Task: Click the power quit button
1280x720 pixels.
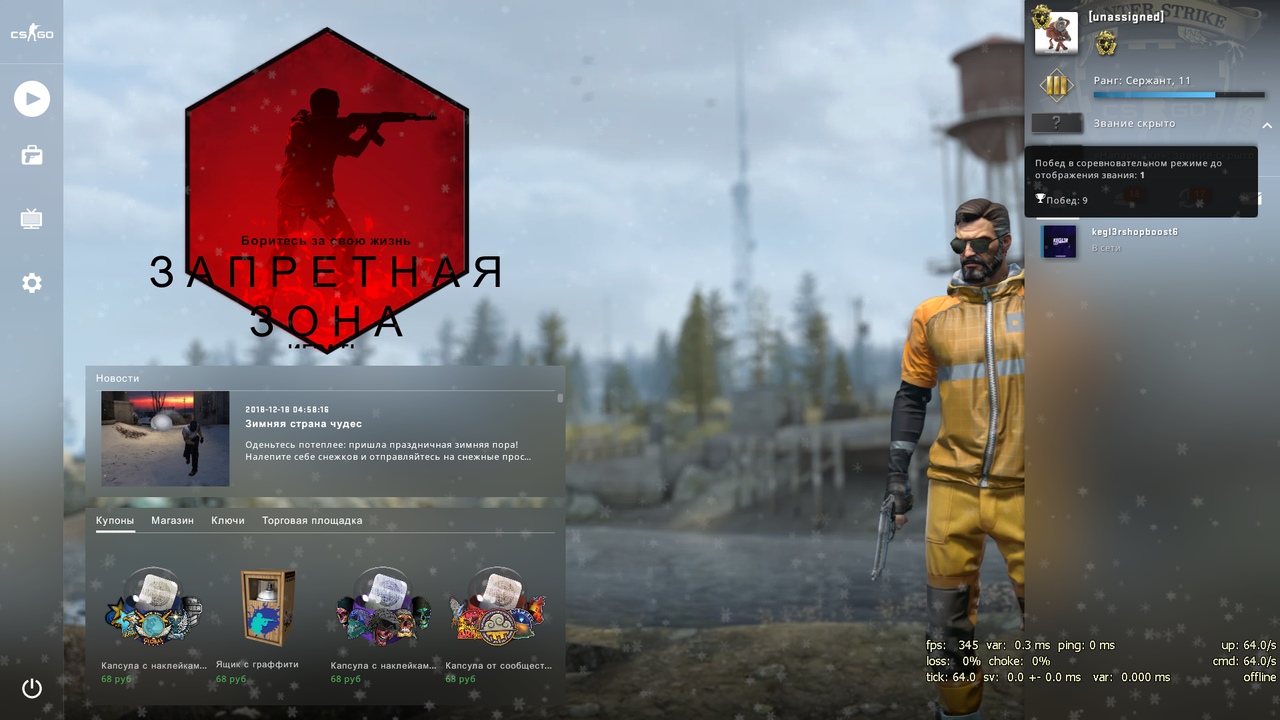Action: 32,688
